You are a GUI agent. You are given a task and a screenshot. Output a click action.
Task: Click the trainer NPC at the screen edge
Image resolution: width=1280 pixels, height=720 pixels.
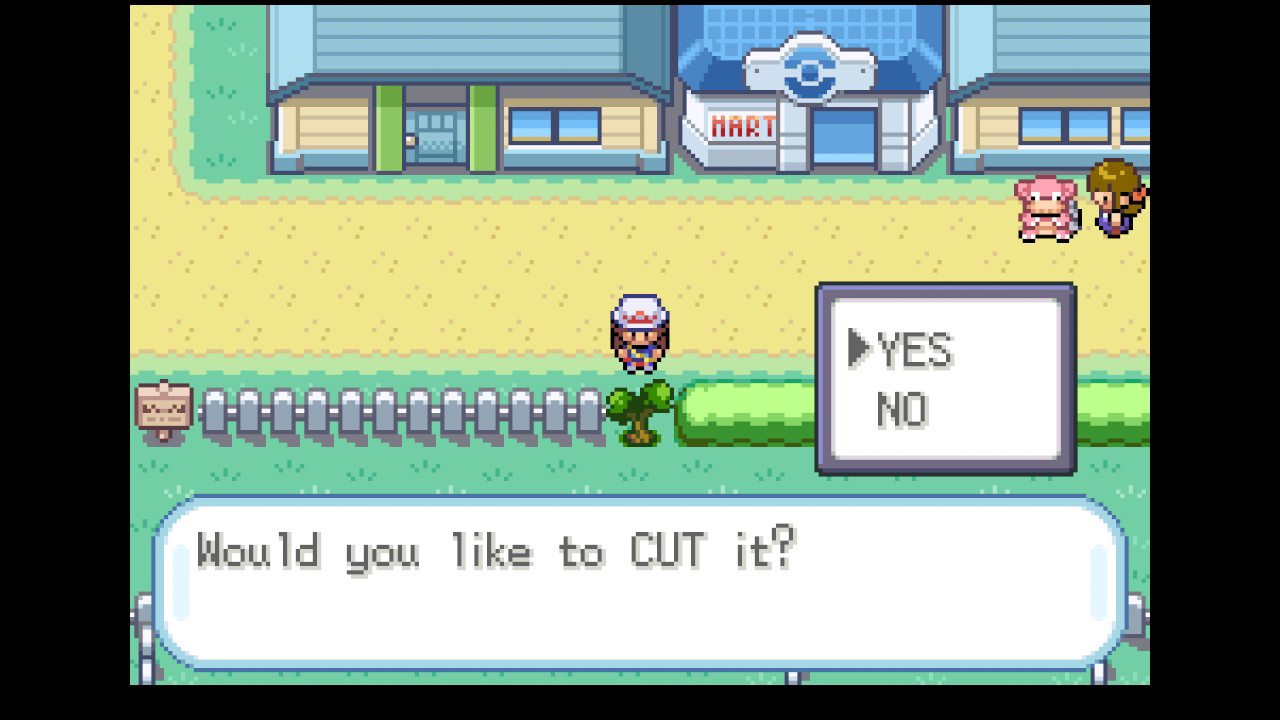[x=1115, y=200]
